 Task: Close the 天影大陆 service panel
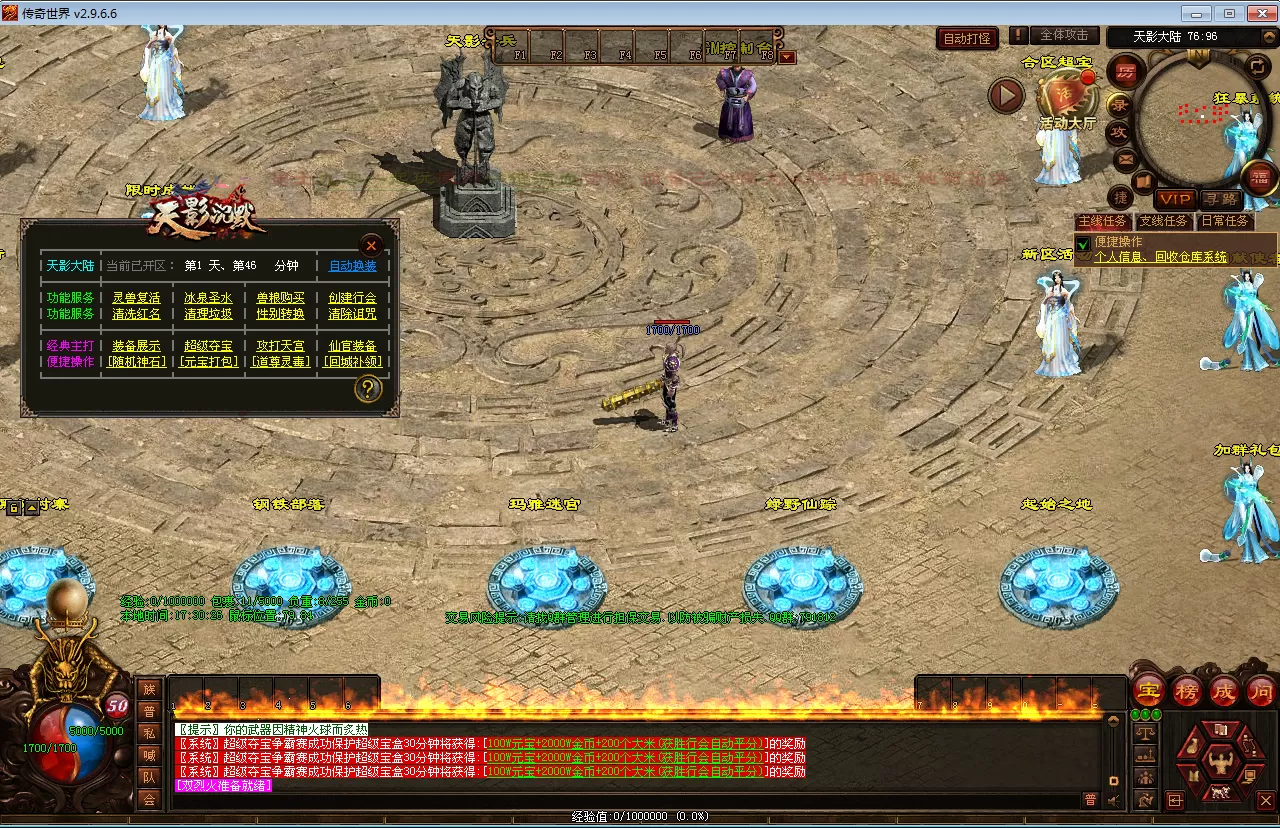click(371, 245)
